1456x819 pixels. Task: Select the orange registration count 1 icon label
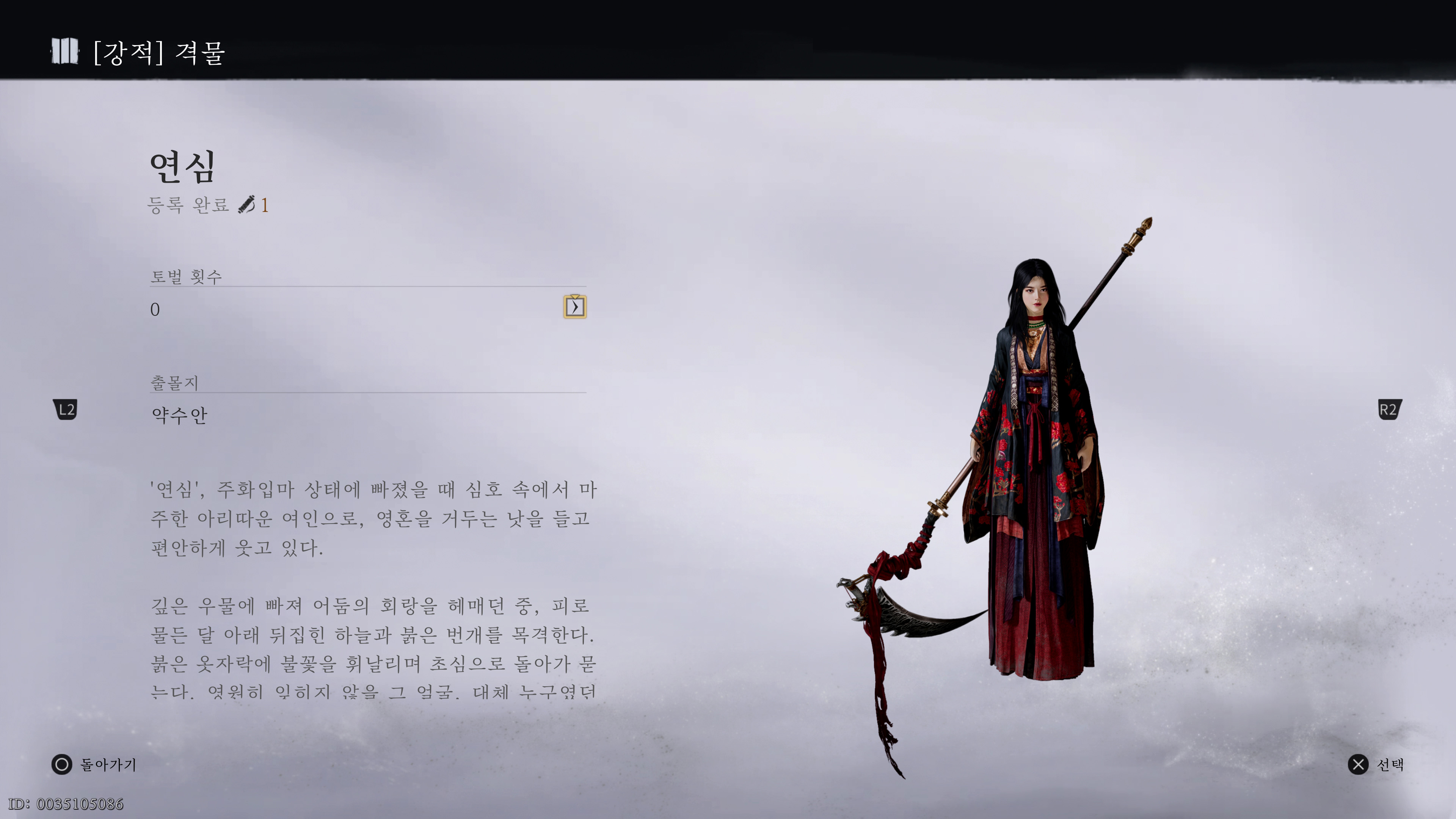(265, 206)
